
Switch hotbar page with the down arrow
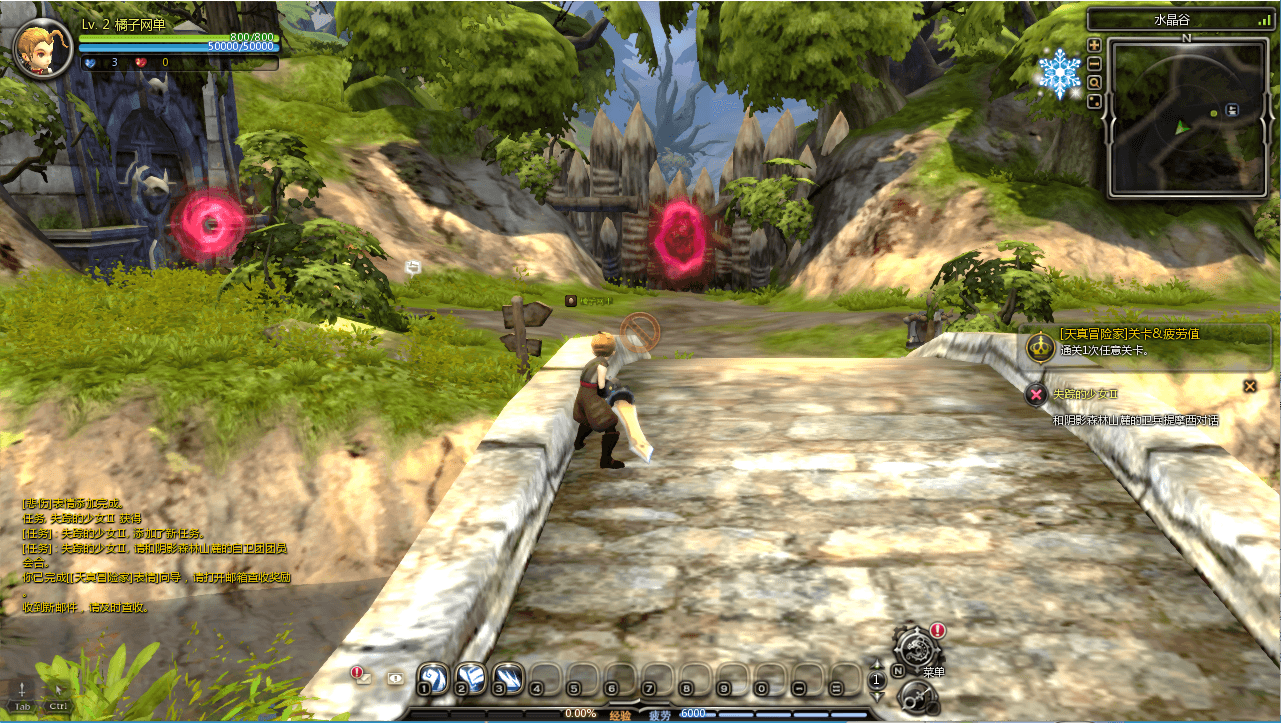click(877, 695)
